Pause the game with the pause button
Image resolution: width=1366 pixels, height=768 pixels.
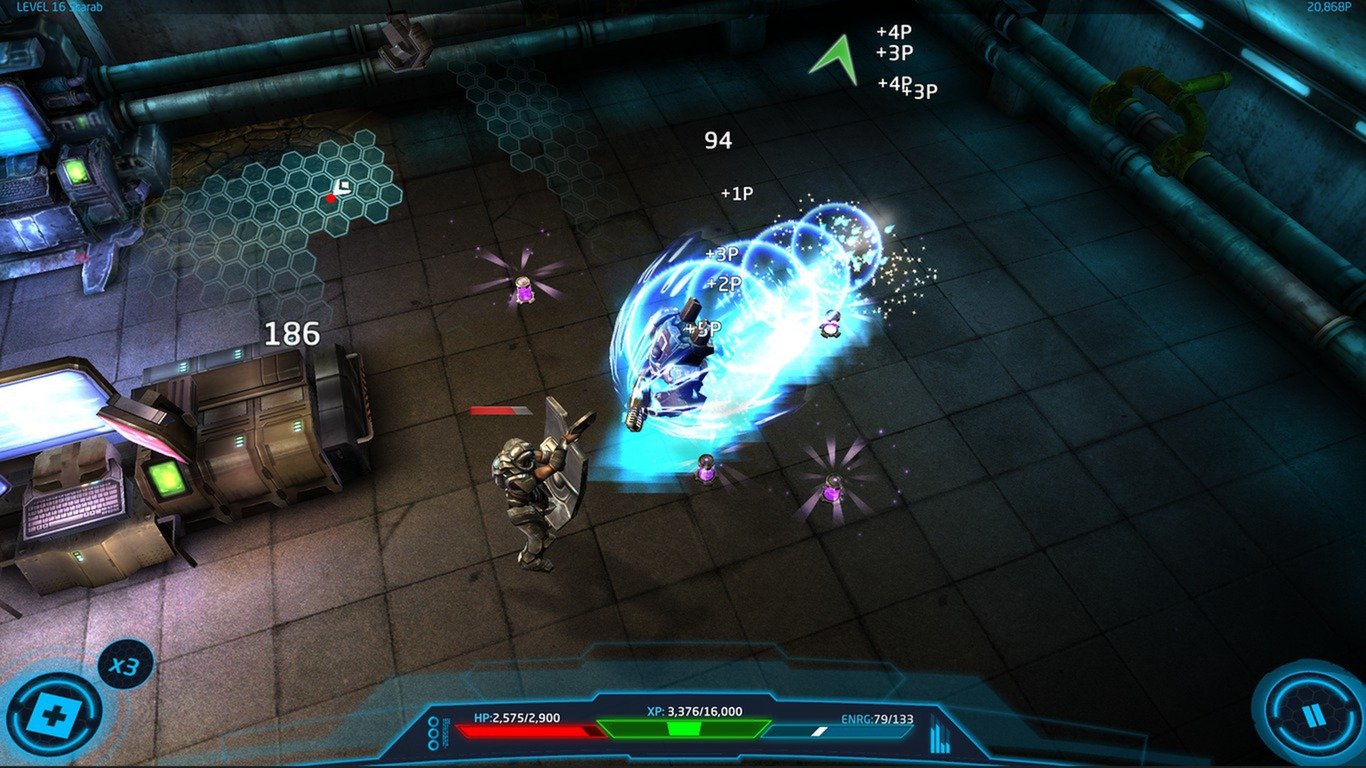(x=1312, y=714)
